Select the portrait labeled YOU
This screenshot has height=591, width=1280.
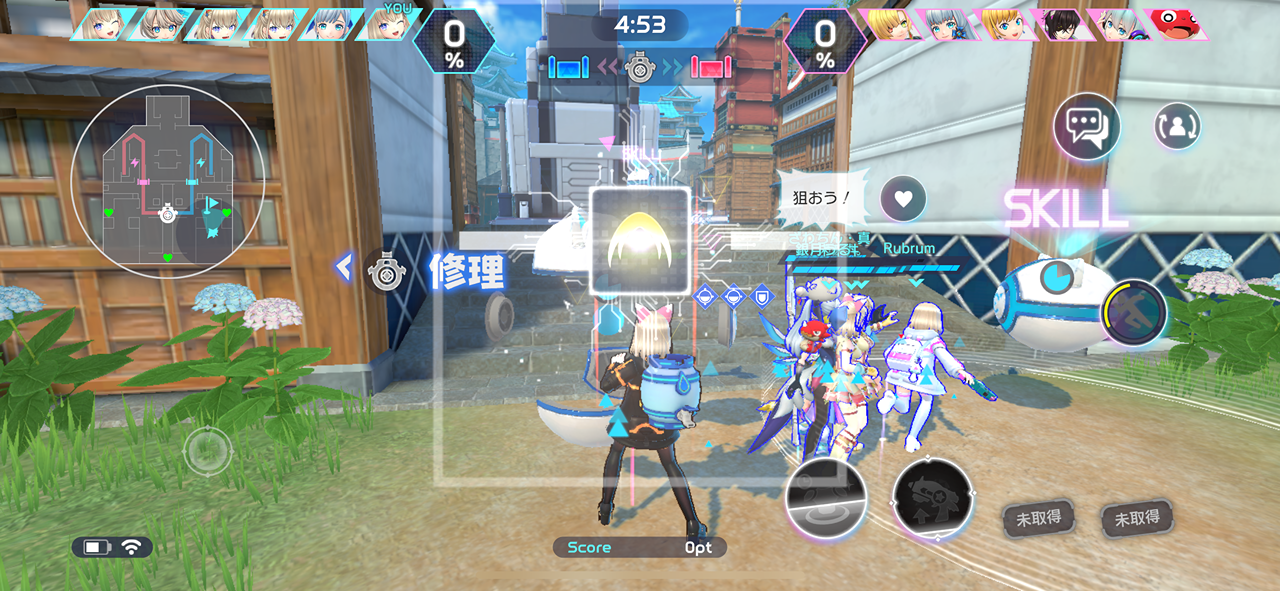pyautogui.click(x=389, y=24)
